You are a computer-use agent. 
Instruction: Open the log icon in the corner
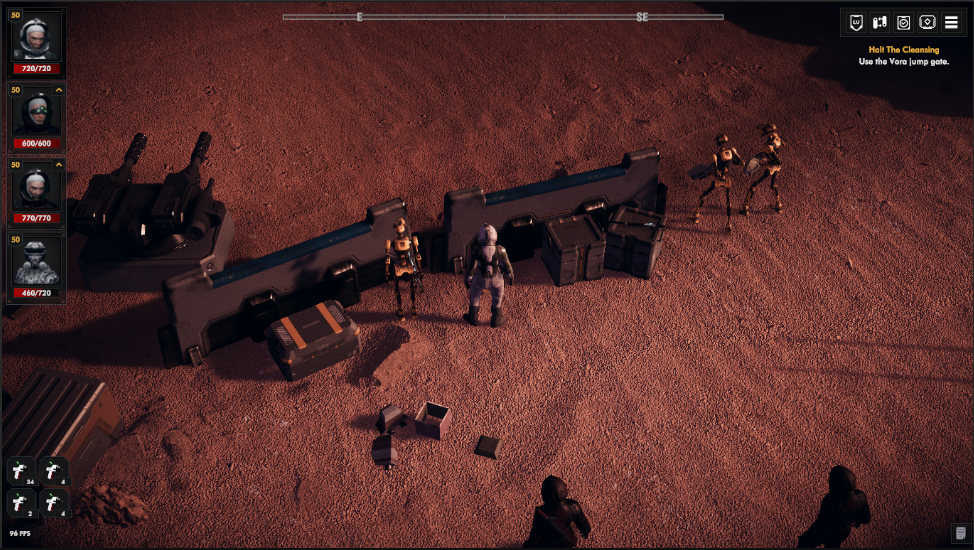(961, 532)
